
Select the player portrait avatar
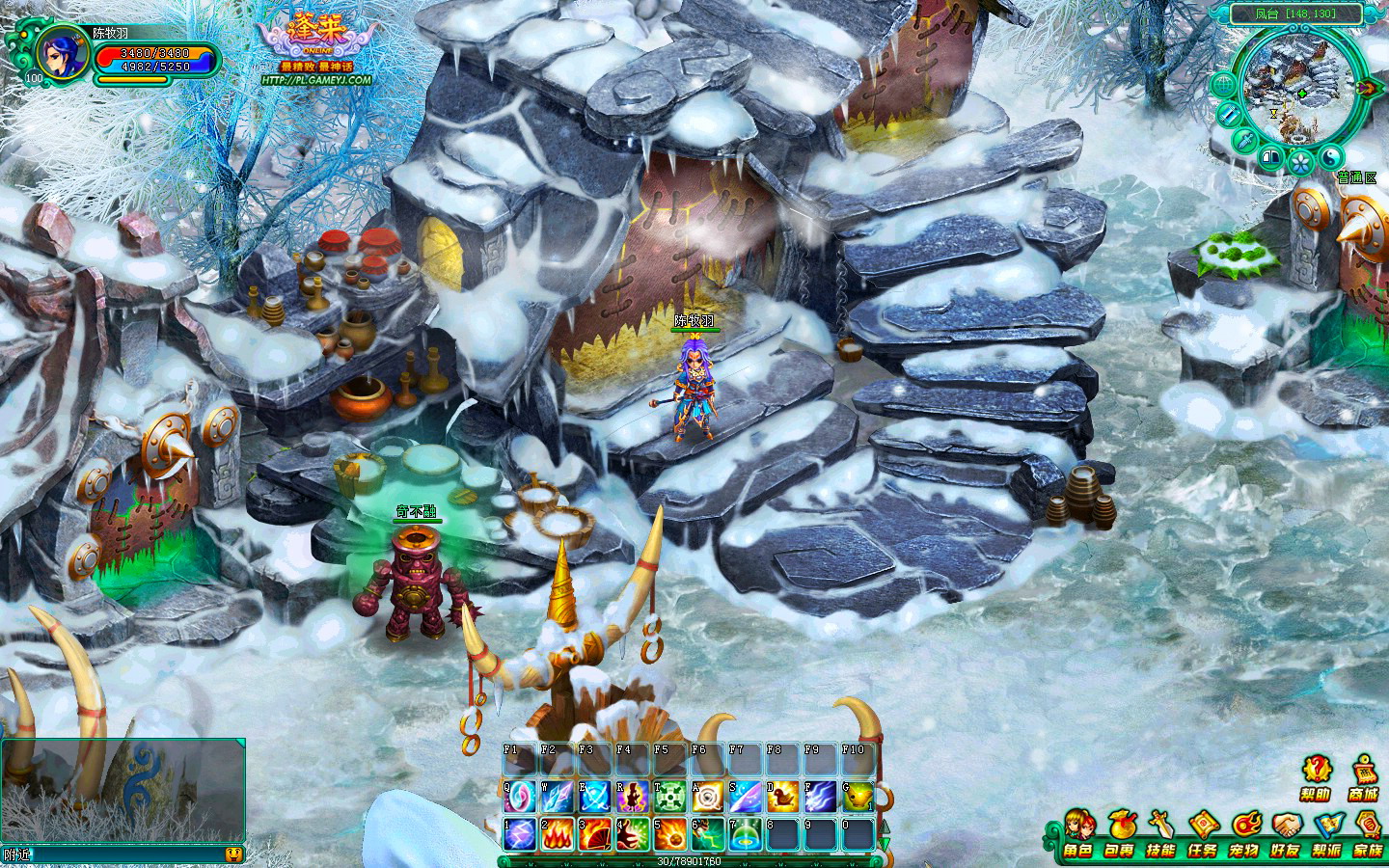tap(61, 53)
